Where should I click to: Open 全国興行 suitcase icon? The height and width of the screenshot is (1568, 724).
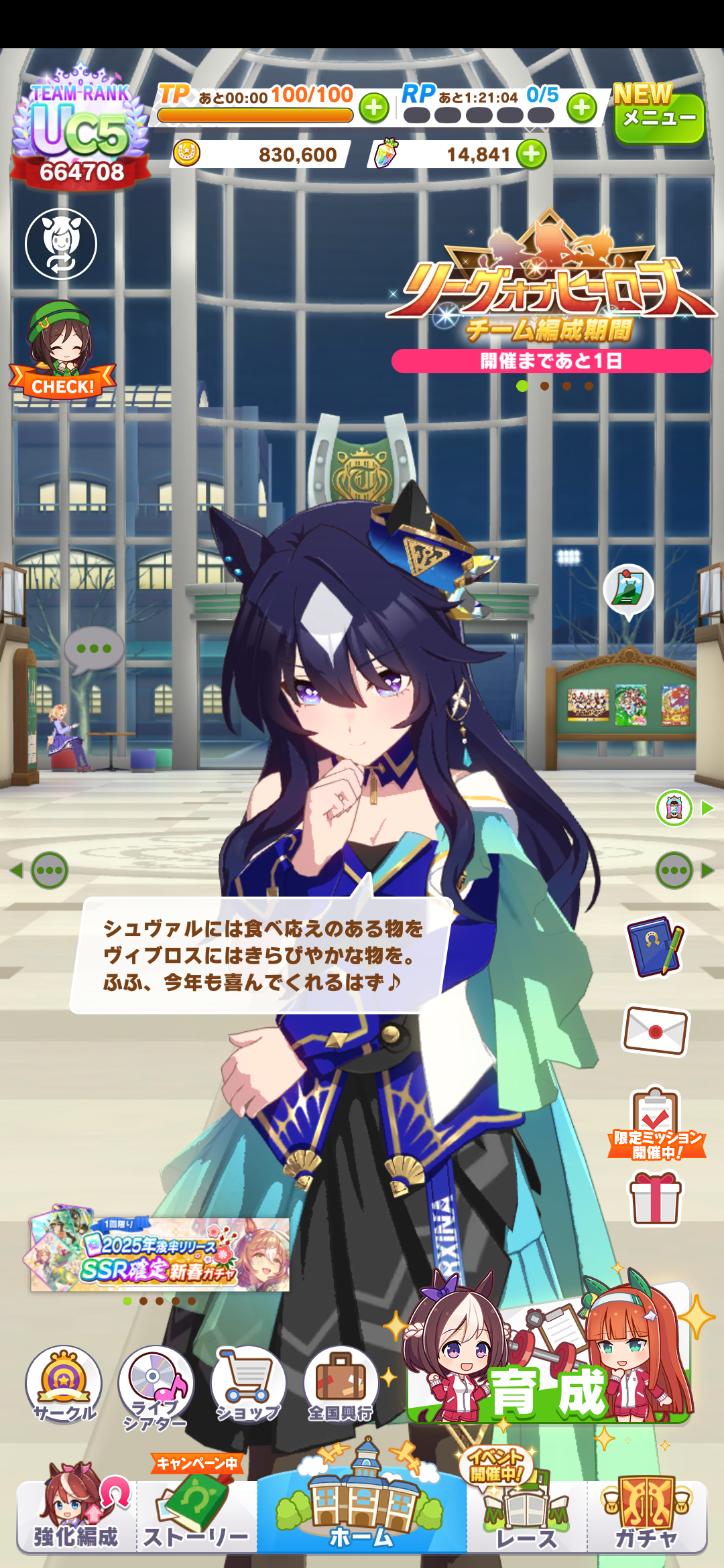340,1383
